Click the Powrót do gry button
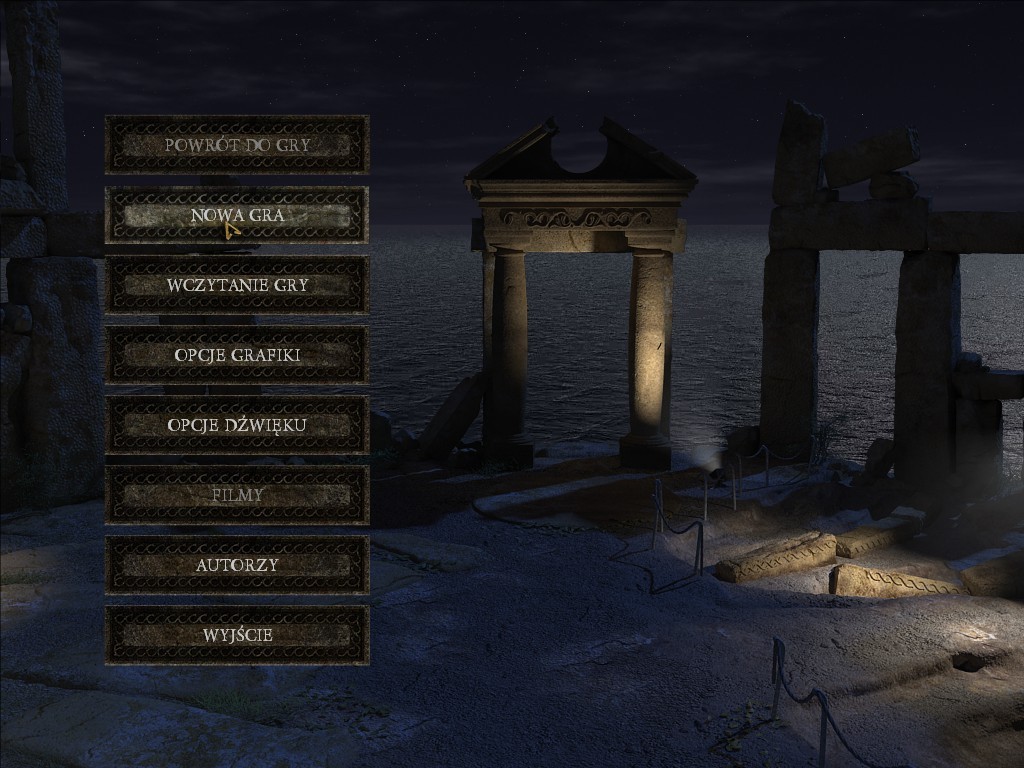1024x768 pixels. (237, 145)
